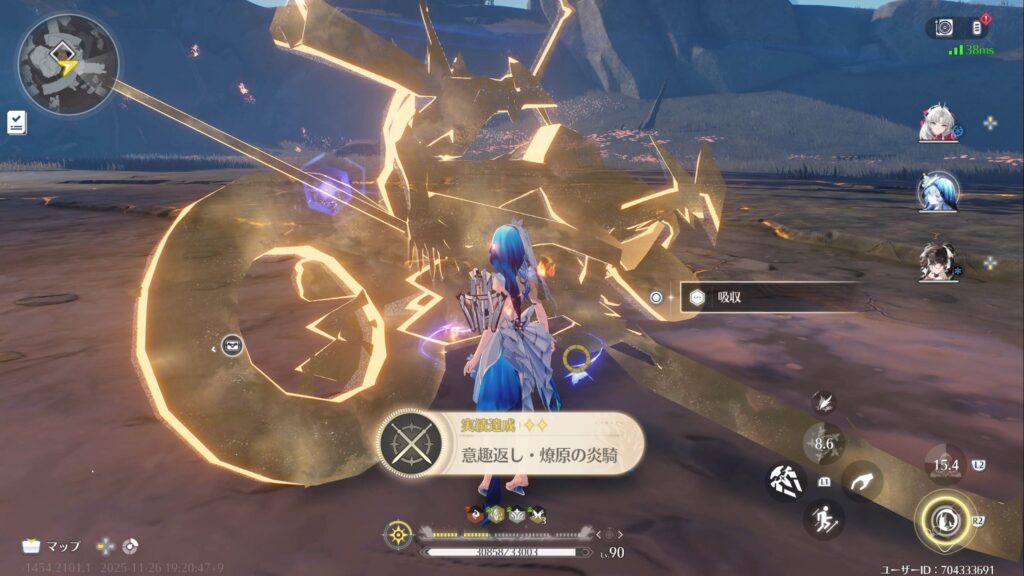Switch to the dark-haired character portrait
The height and width of the screenshot is (576, 1024).
click(x=938, y=262)
